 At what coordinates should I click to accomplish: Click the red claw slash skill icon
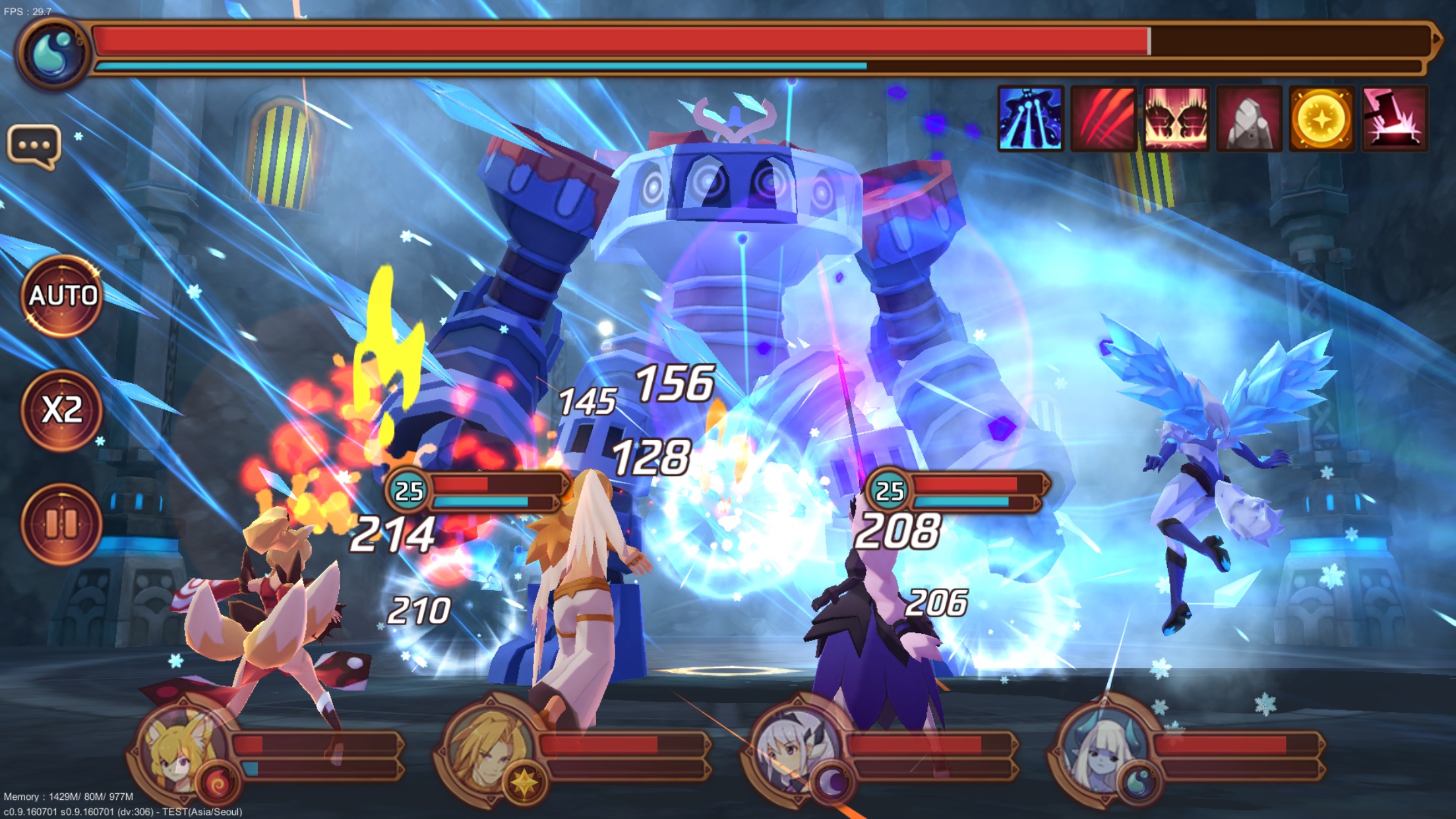(x=1103, y=119)
